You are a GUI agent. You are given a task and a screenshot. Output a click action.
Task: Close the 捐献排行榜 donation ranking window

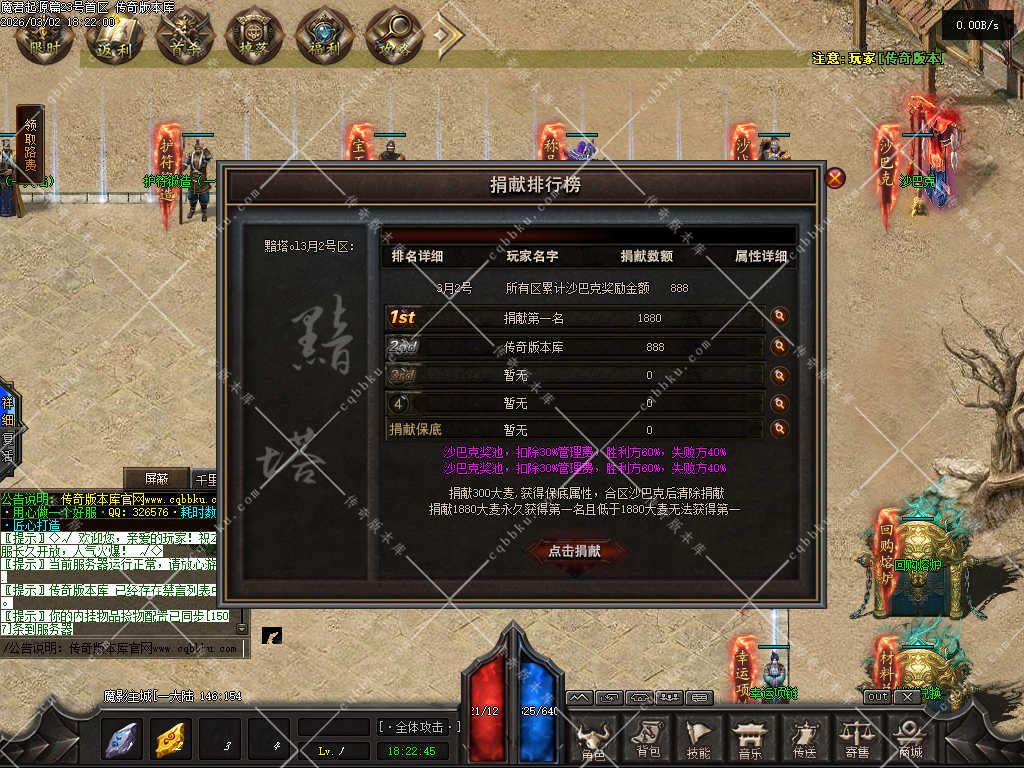coord(835,179)
